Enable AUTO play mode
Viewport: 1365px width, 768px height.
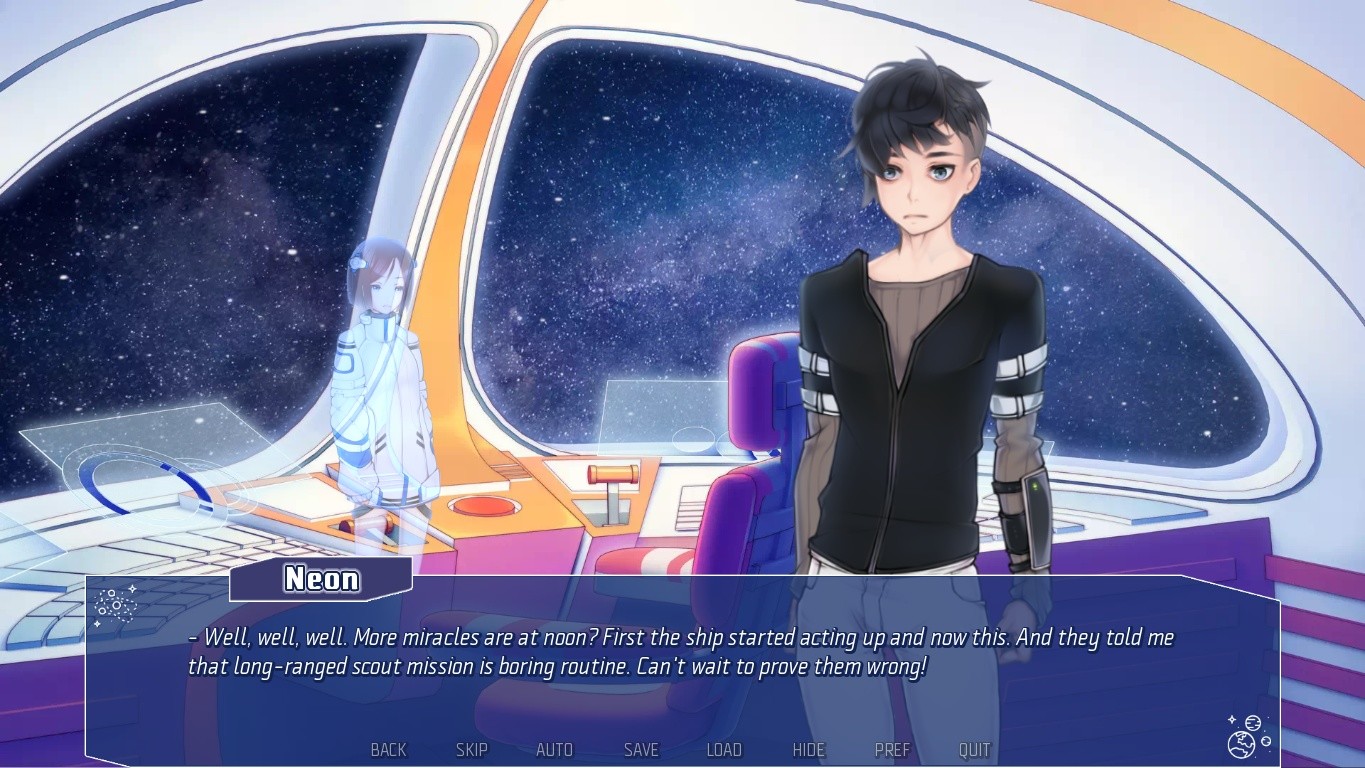coord(555,749)
